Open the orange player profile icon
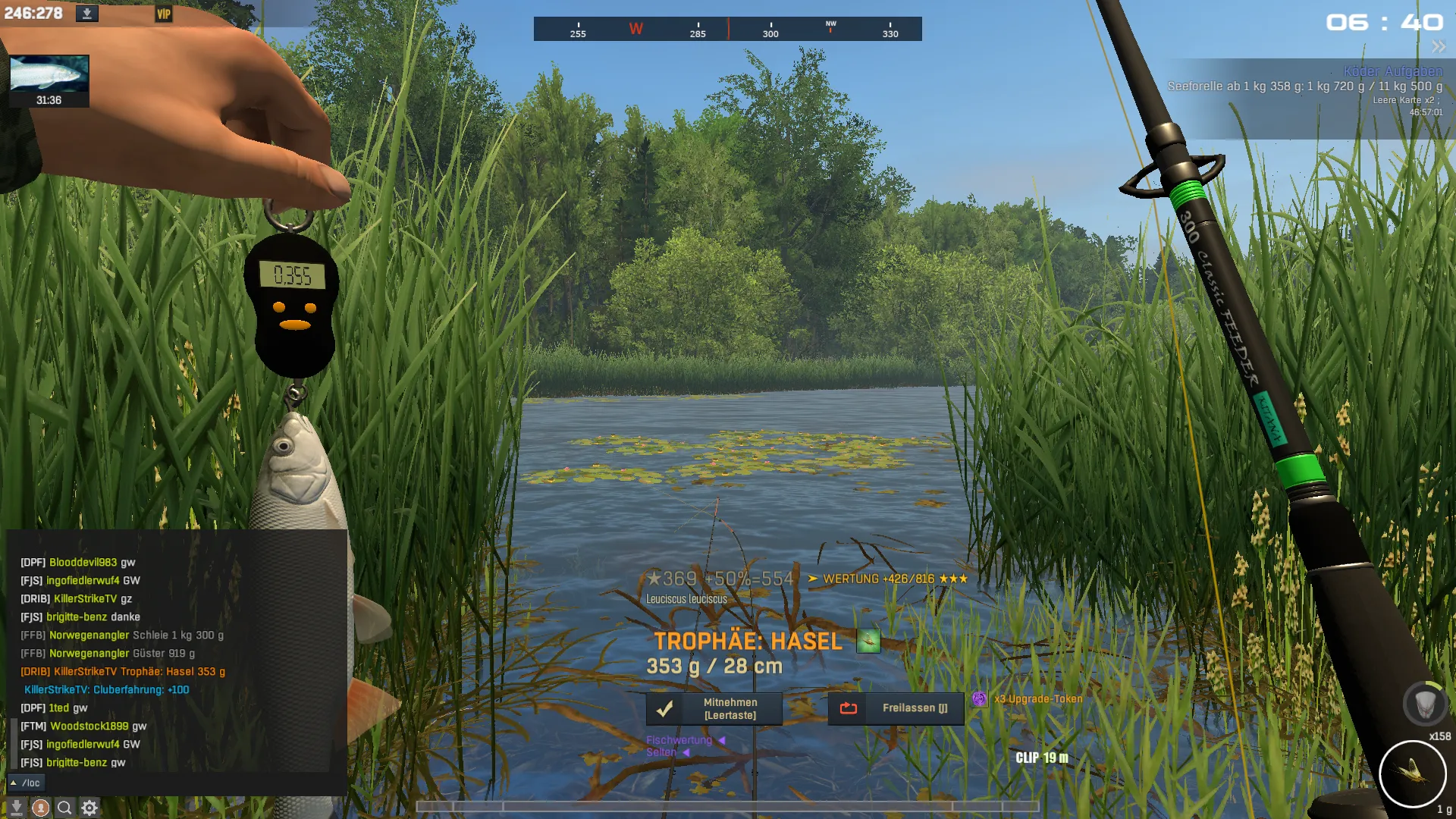The image size is (1456, 819). pos(41,808)
